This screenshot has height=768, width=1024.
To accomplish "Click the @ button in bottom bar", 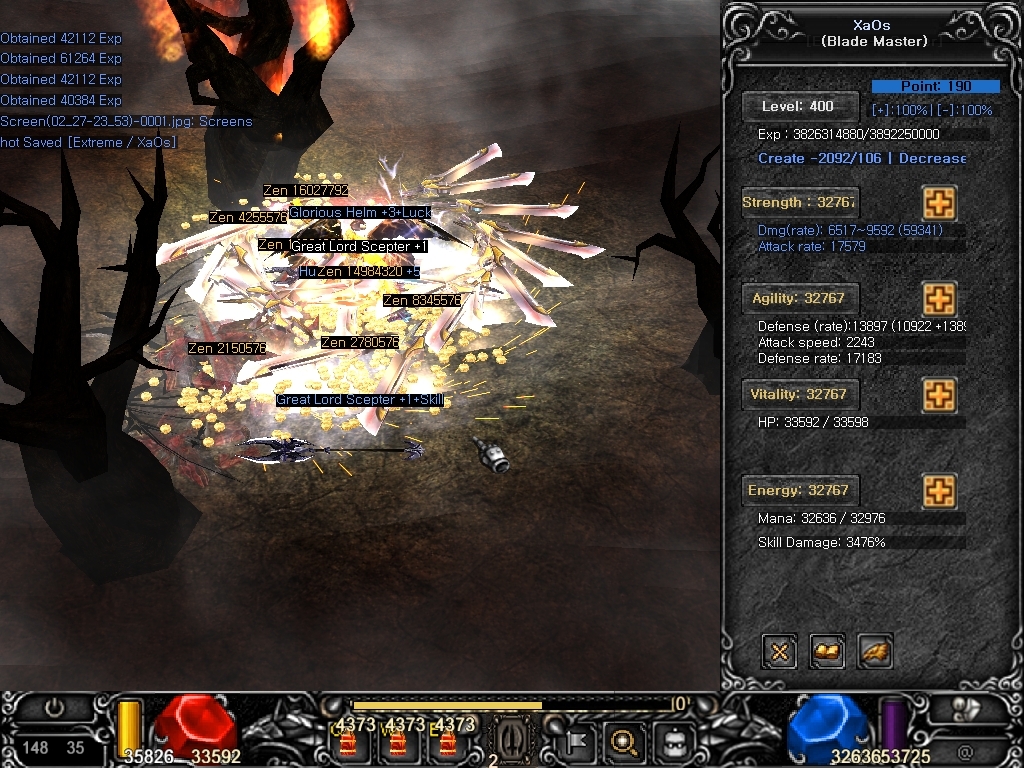I will pos(965,750).
